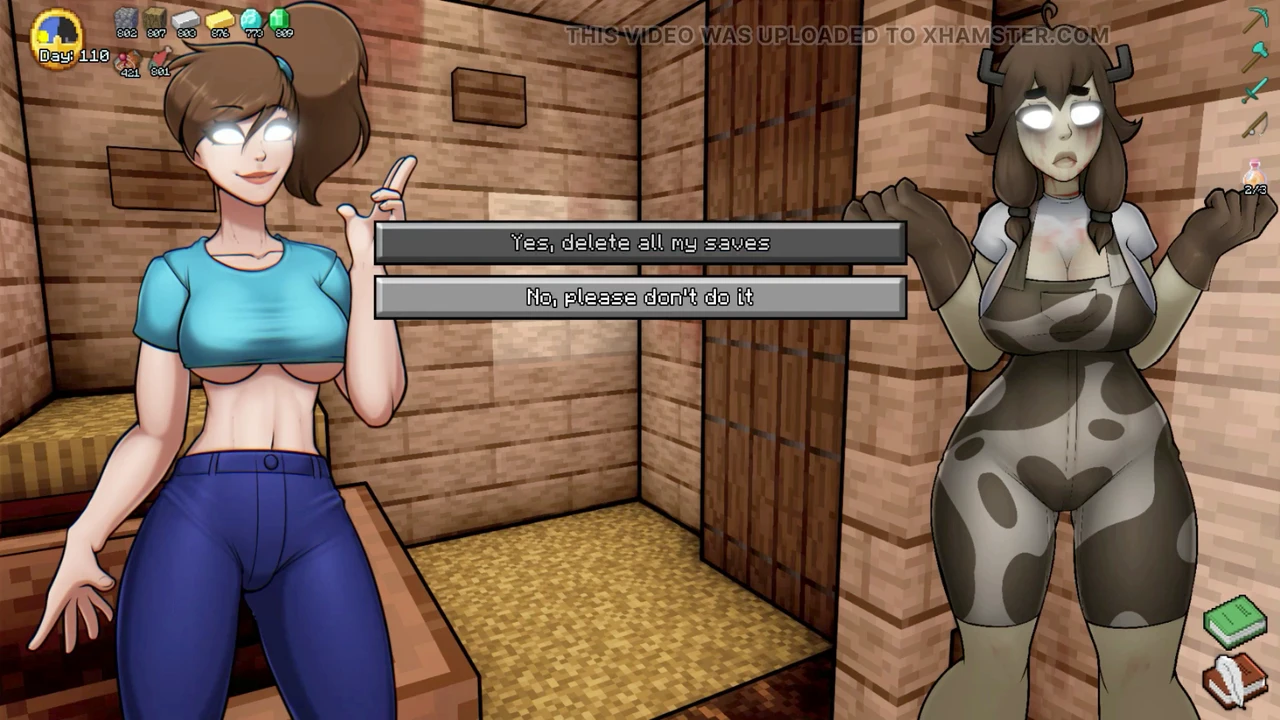Open the green book

(x=1235, y=621)
